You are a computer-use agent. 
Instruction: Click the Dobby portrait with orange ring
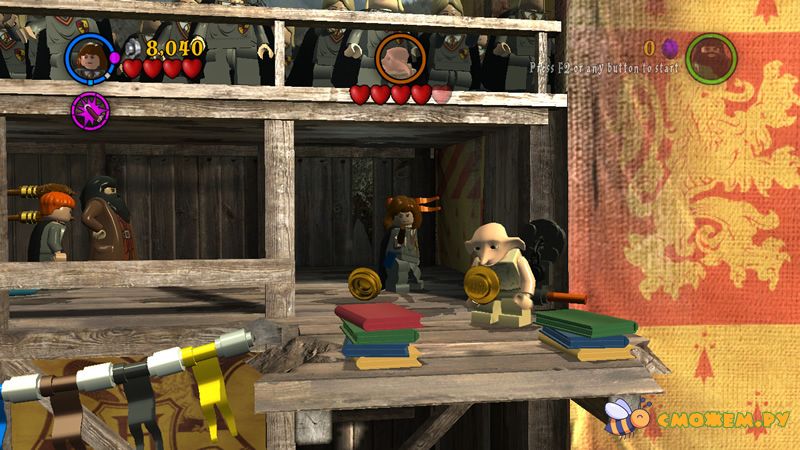pos(400,59)
